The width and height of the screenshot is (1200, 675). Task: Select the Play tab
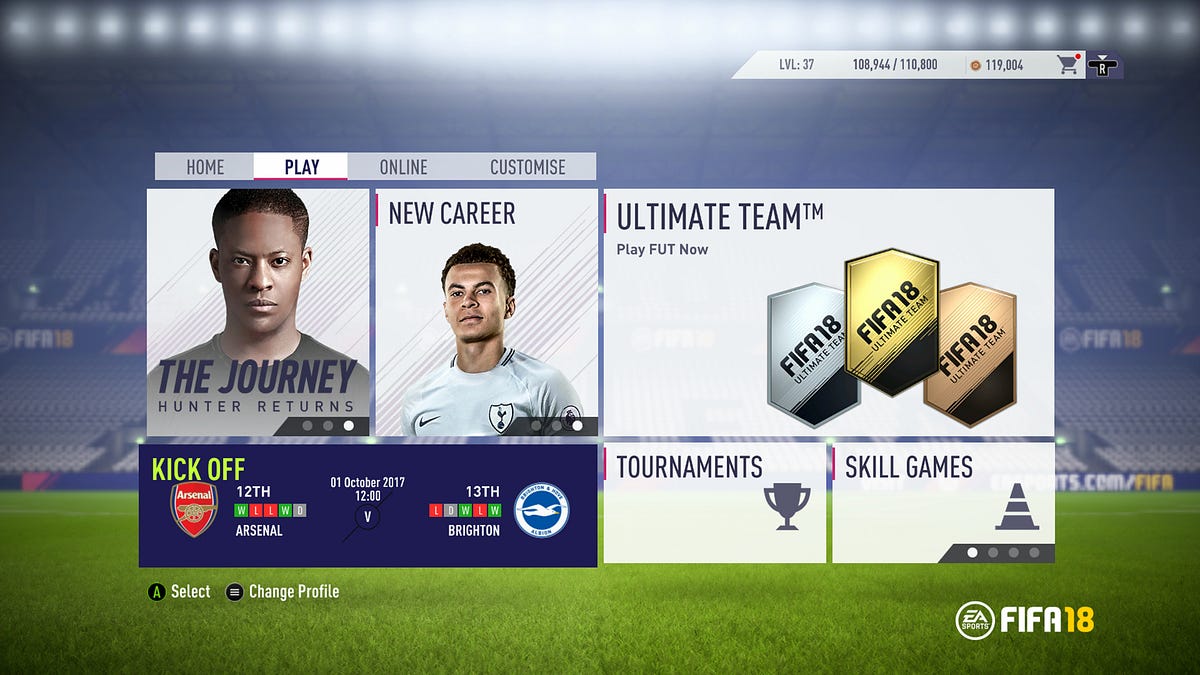click(x=301, y=167)
